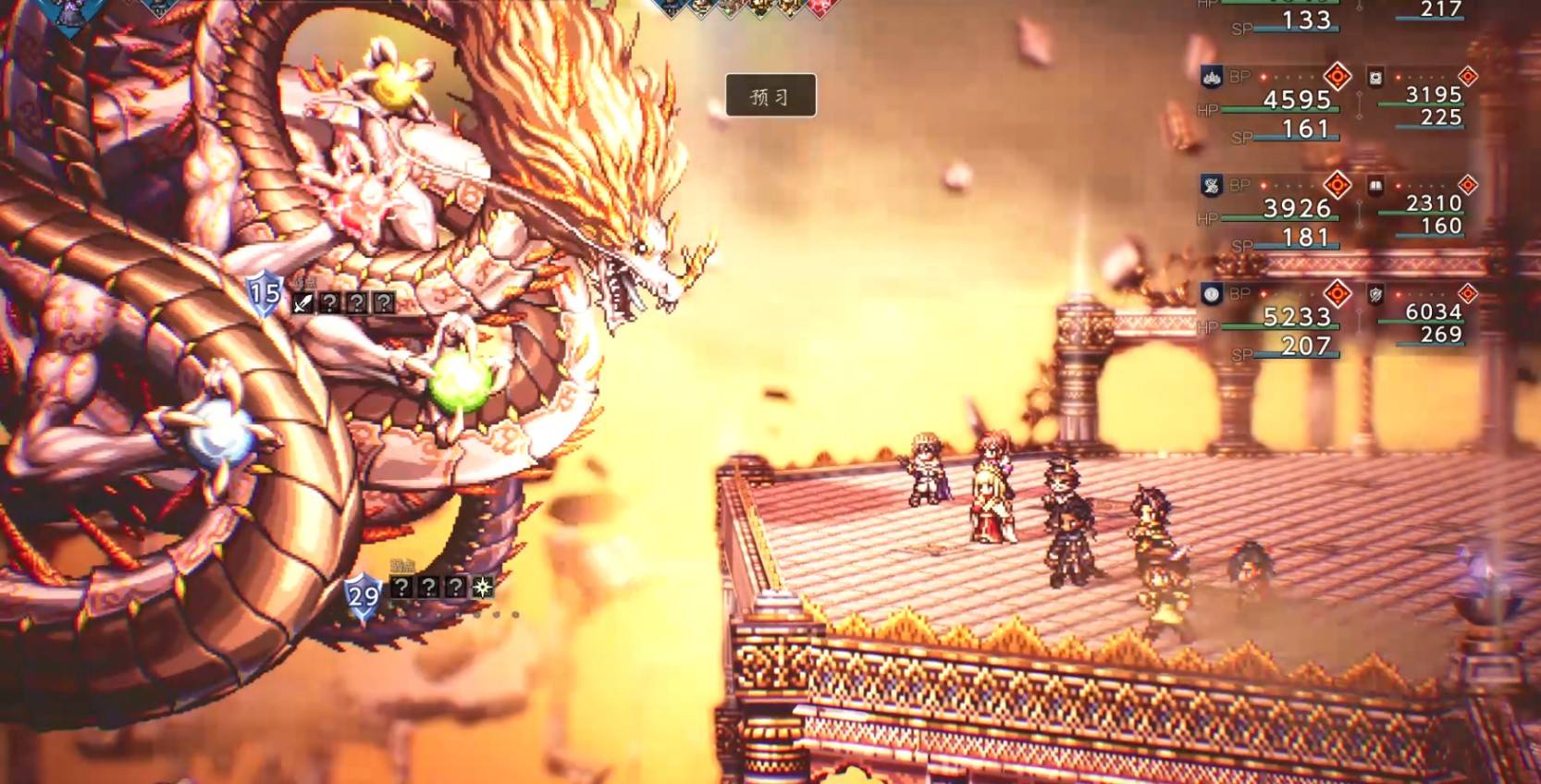This screenshot has height=784, width=1541.
Task: Target the enemy part with shield 15
Action: (x=265, y=294)
